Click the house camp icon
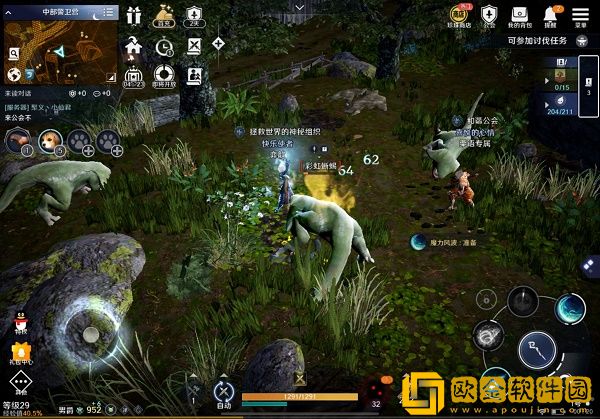600x419 pixels. tap(135, 45)
